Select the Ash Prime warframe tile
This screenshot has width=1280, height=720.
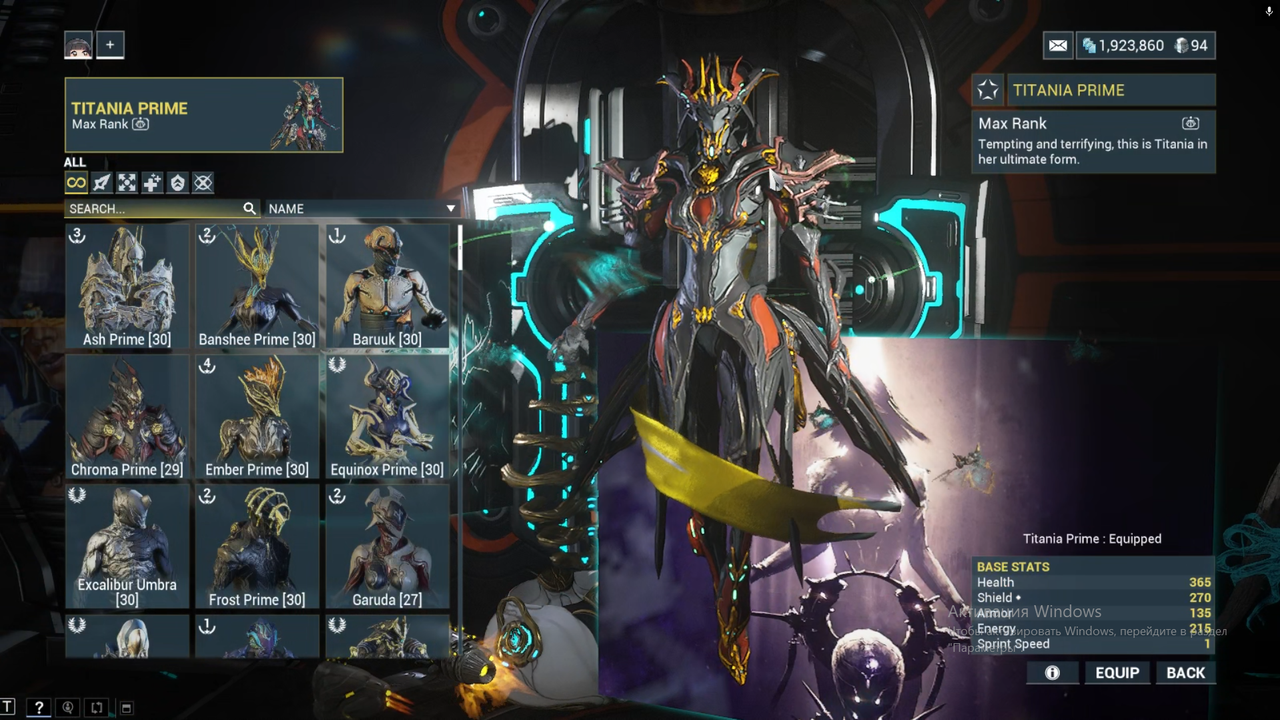point(127,286)
